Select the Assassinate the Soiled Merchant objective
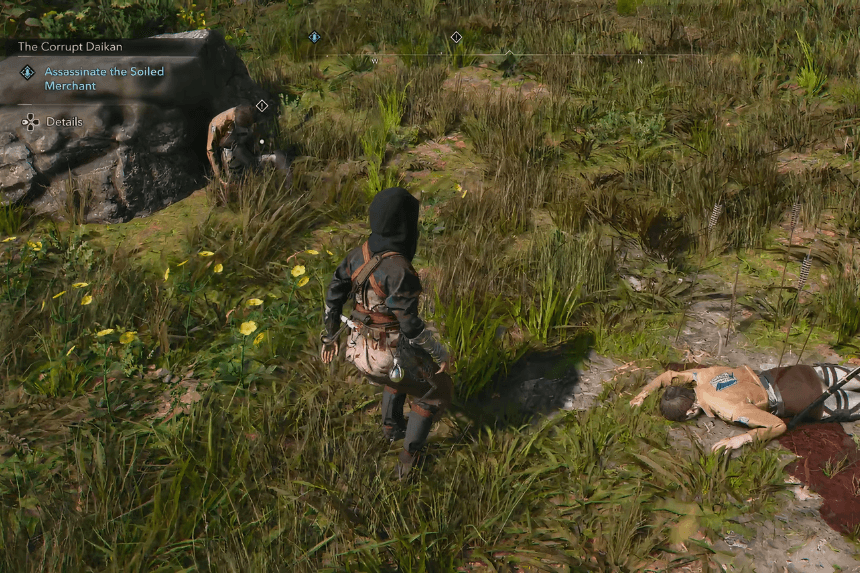 pyautogui.click(x=103, y=79)
